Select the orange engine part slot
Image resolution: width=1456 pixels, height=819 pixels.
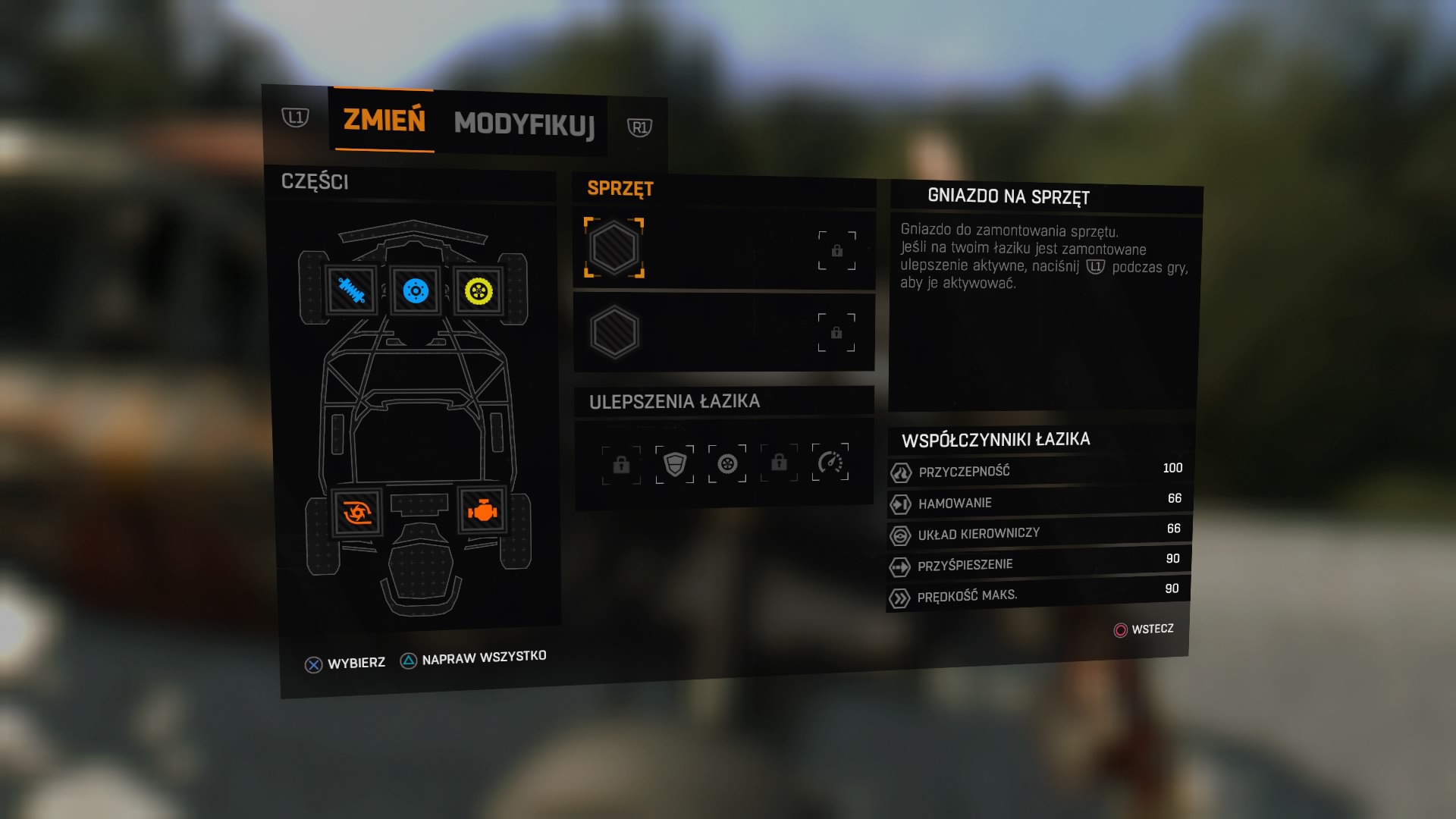pyautogui.click(x=482, y=512)
